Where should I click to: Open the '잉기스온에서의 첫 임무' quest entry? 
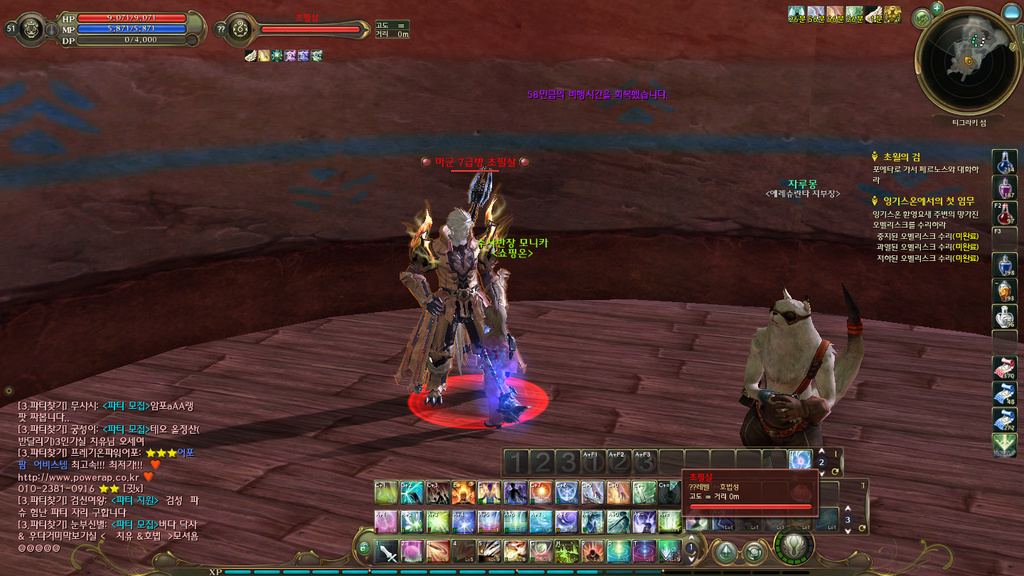pyautogui.click(x=927, y=201)
